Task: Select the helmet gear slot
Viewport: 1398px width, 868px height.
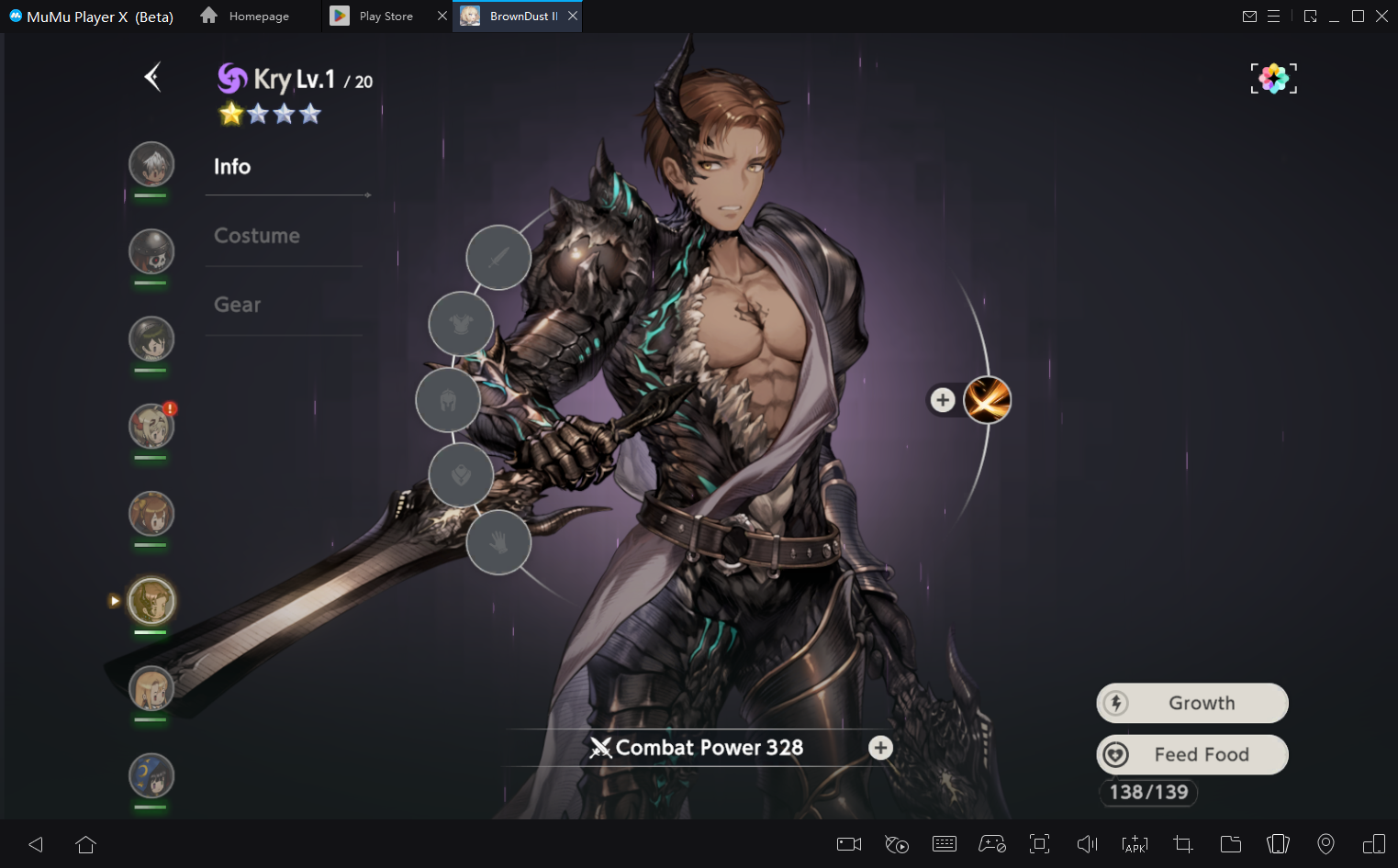Action: click(448, 400)
